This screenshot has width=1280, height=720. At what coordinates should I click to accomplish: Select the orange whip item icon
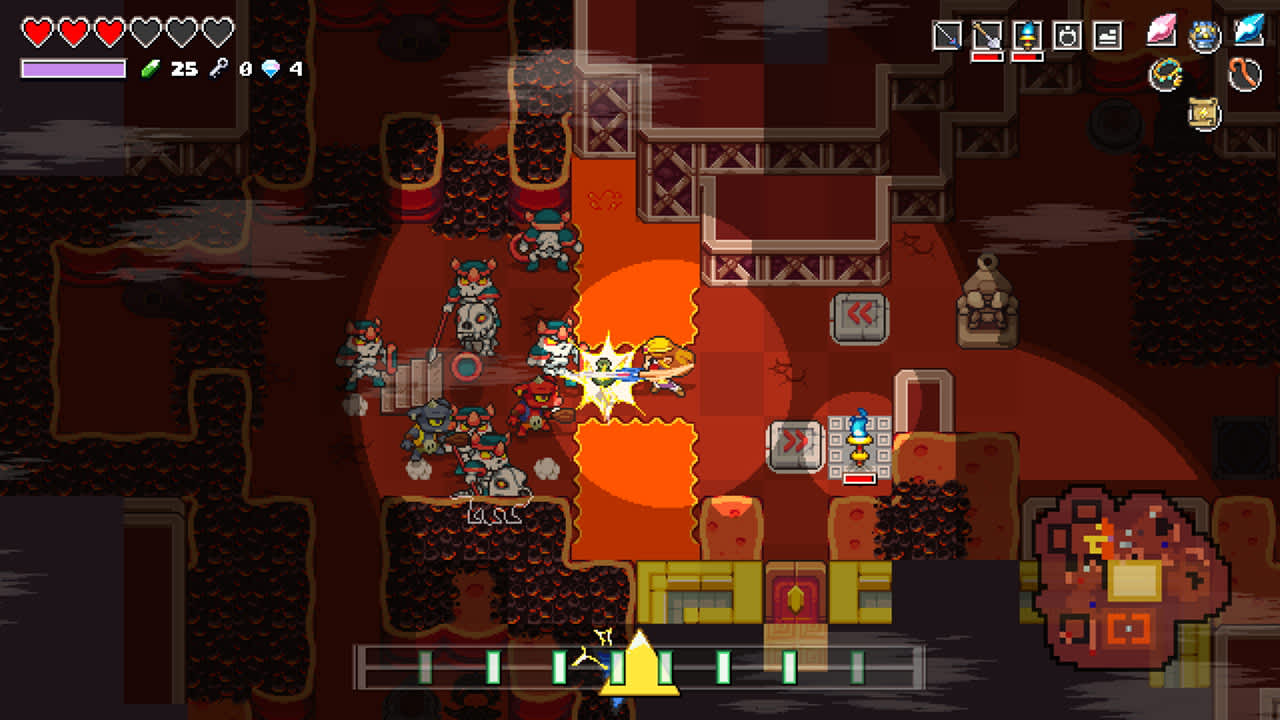tap(1243, 75)
